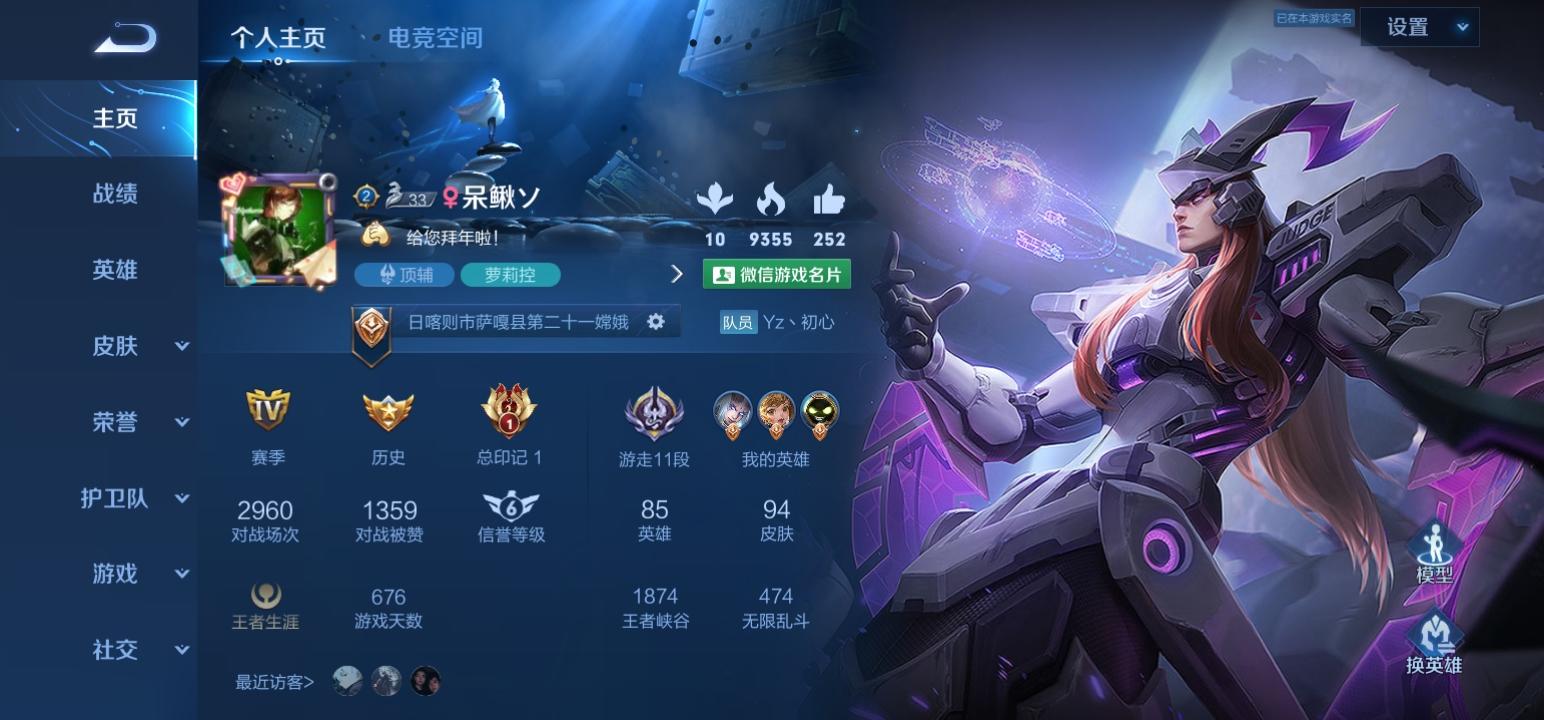The height and width of the screenshot is (720, 1544).
Task: Click the 赛季 IV season badge
Action: coord(268,410)
